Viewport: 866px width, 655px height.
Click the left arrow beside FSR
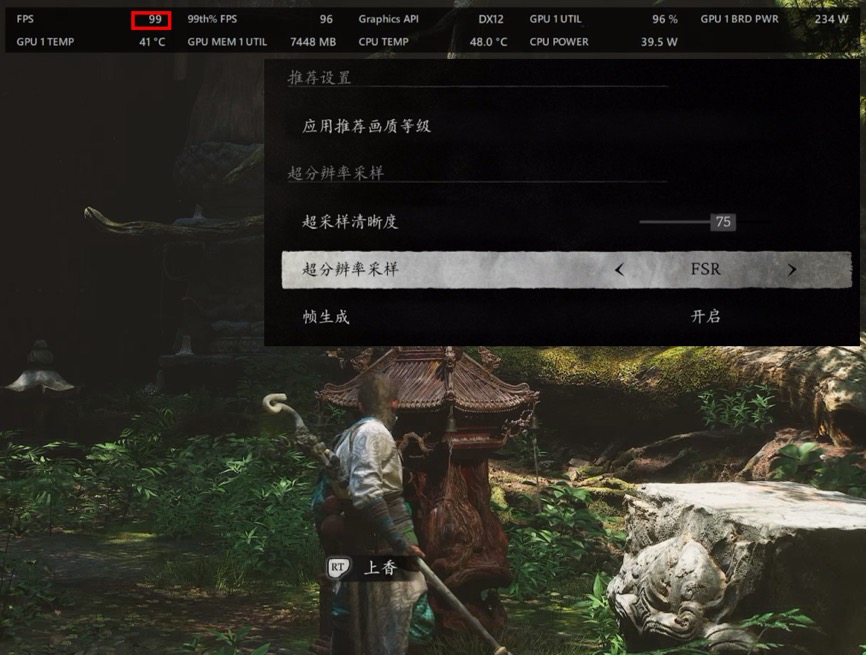pyautogui.click(x=619, y=270)
